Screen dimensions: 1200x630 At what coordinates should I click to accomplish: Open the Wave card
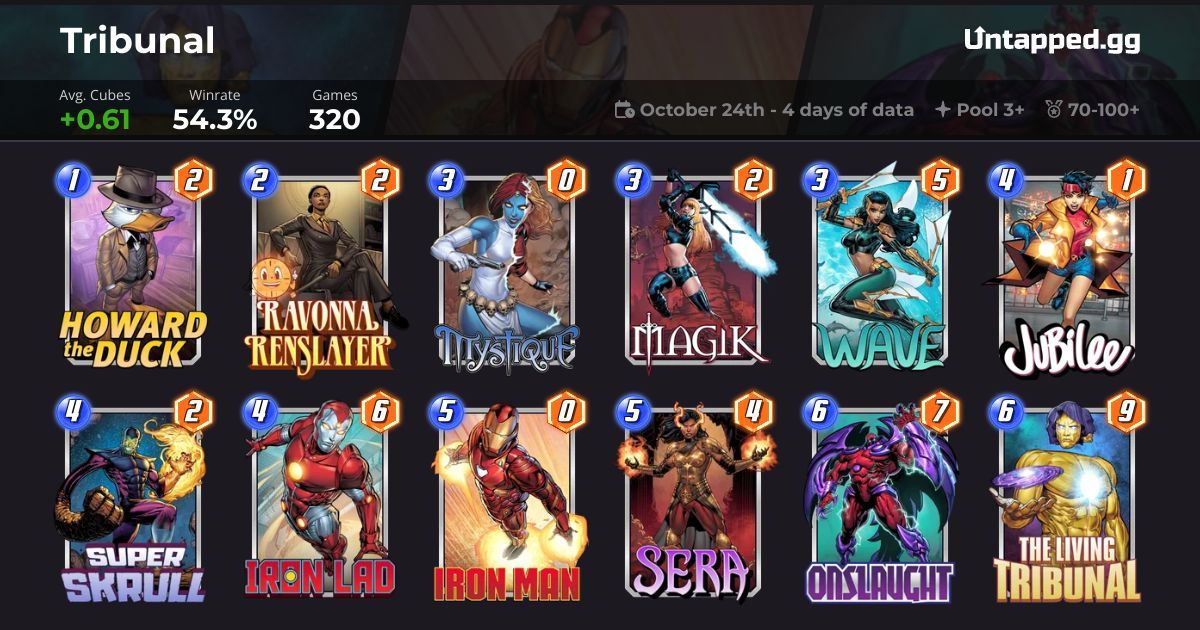click(x=880, y=270)
